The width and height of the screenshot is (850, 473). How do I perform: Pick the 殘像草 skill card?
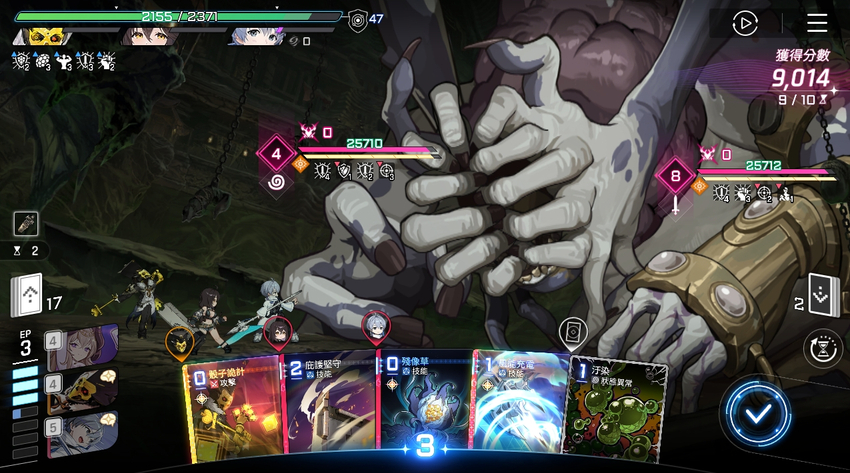point(424,410)
